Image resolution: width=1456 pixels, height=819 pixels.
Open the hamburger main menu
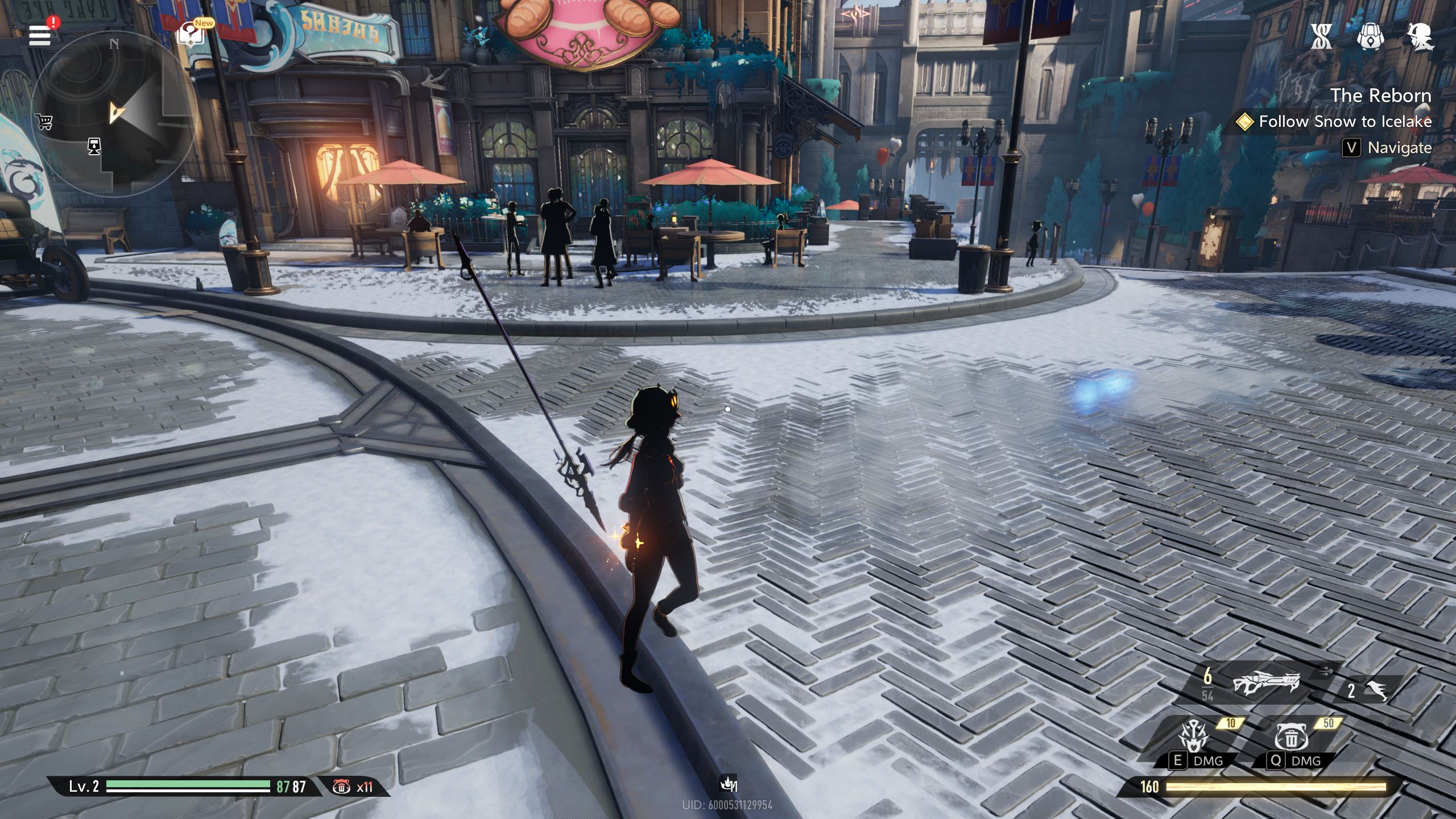pyautogui.click(x=40, y=35)
